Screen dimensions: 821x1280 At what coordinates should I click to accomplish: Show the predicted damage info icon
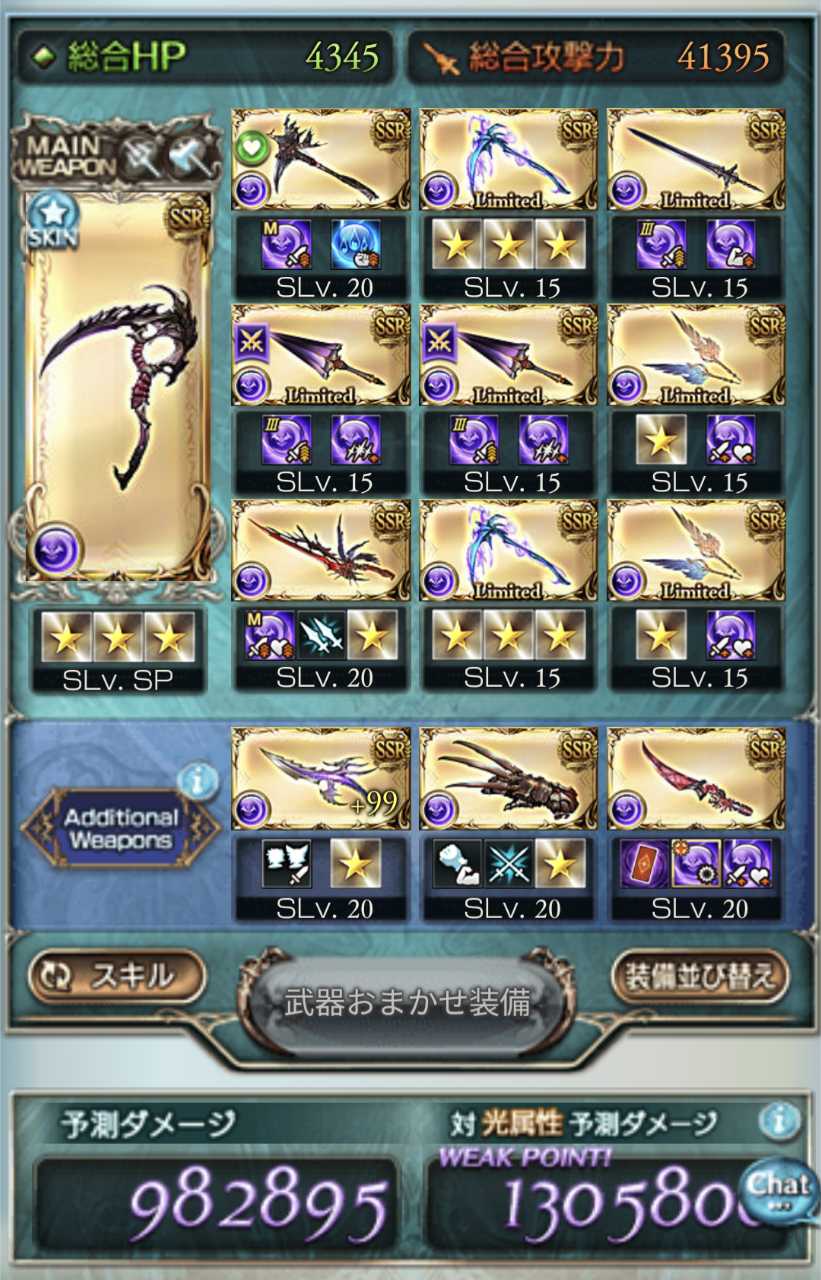[x=779, y=1122]
